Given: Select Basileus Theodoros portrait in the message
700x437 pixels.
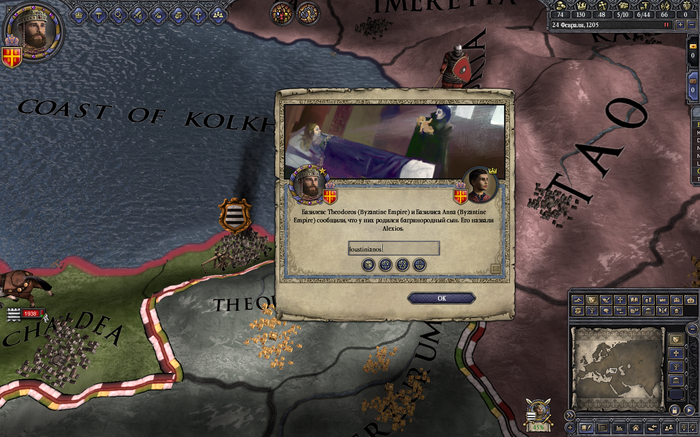Looking at the screenshot, I should coord(308,184).
